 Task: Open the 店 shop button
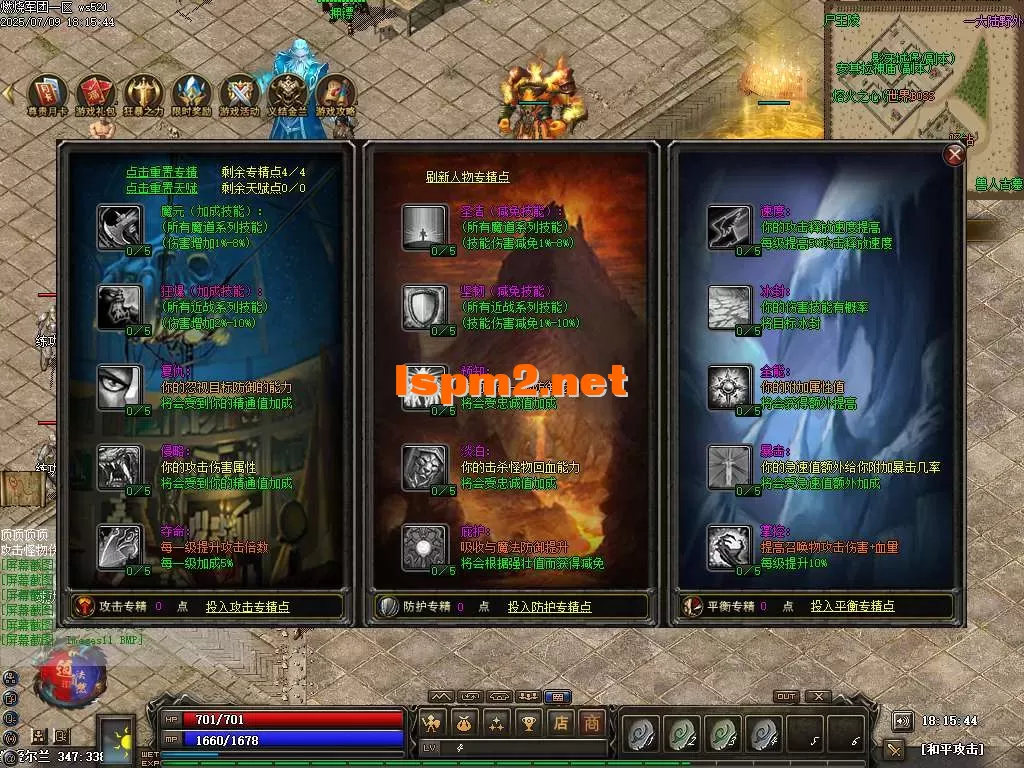[x=561, y=722]
